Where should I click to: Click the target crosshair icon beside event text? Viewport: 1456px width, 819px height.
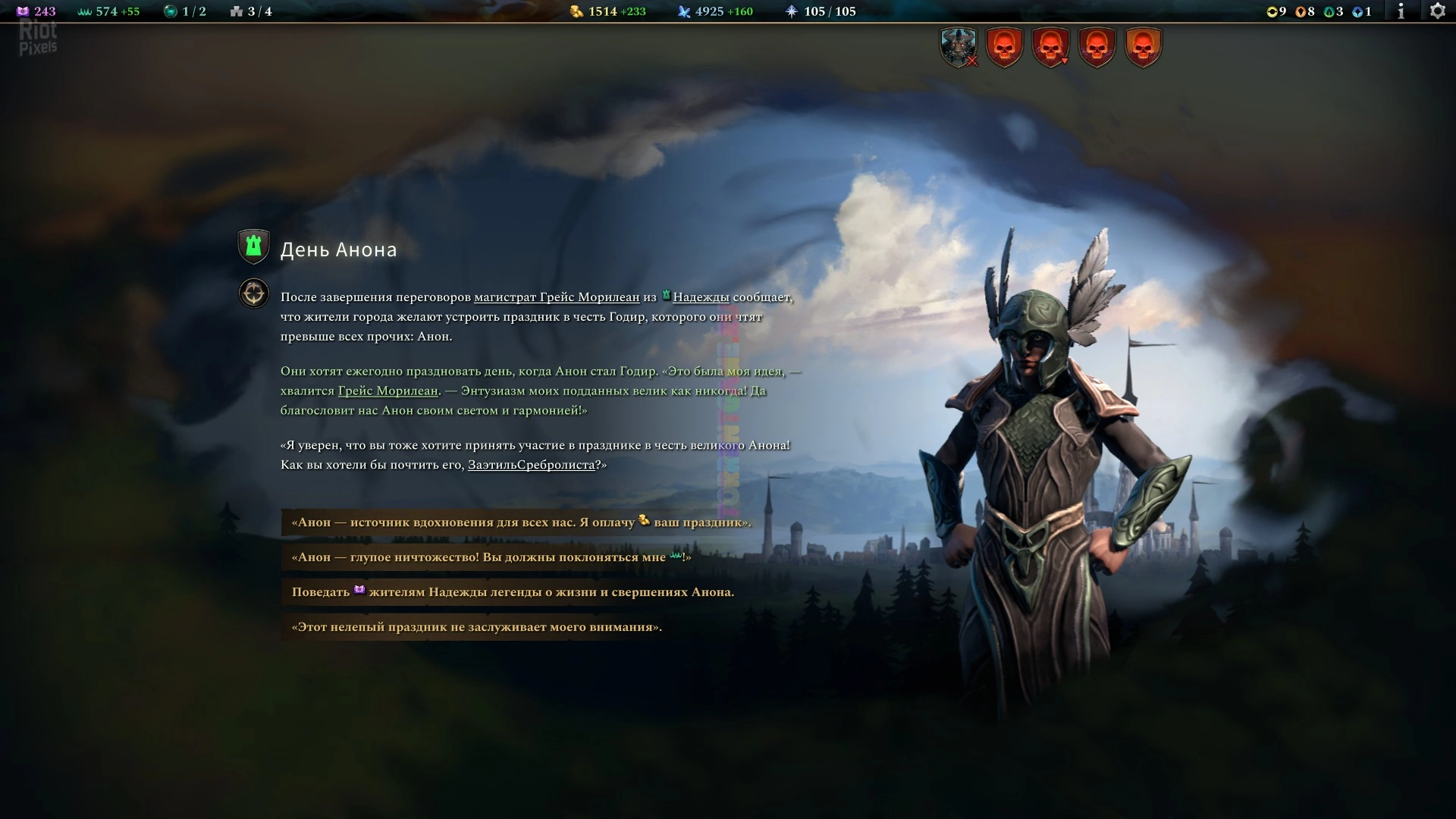pos(254,293)
